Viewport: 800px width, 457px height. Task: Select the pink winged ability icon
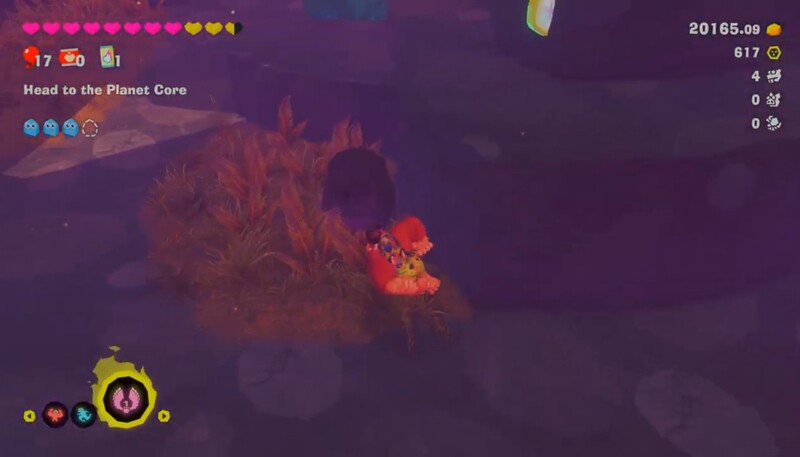point(127,398)
